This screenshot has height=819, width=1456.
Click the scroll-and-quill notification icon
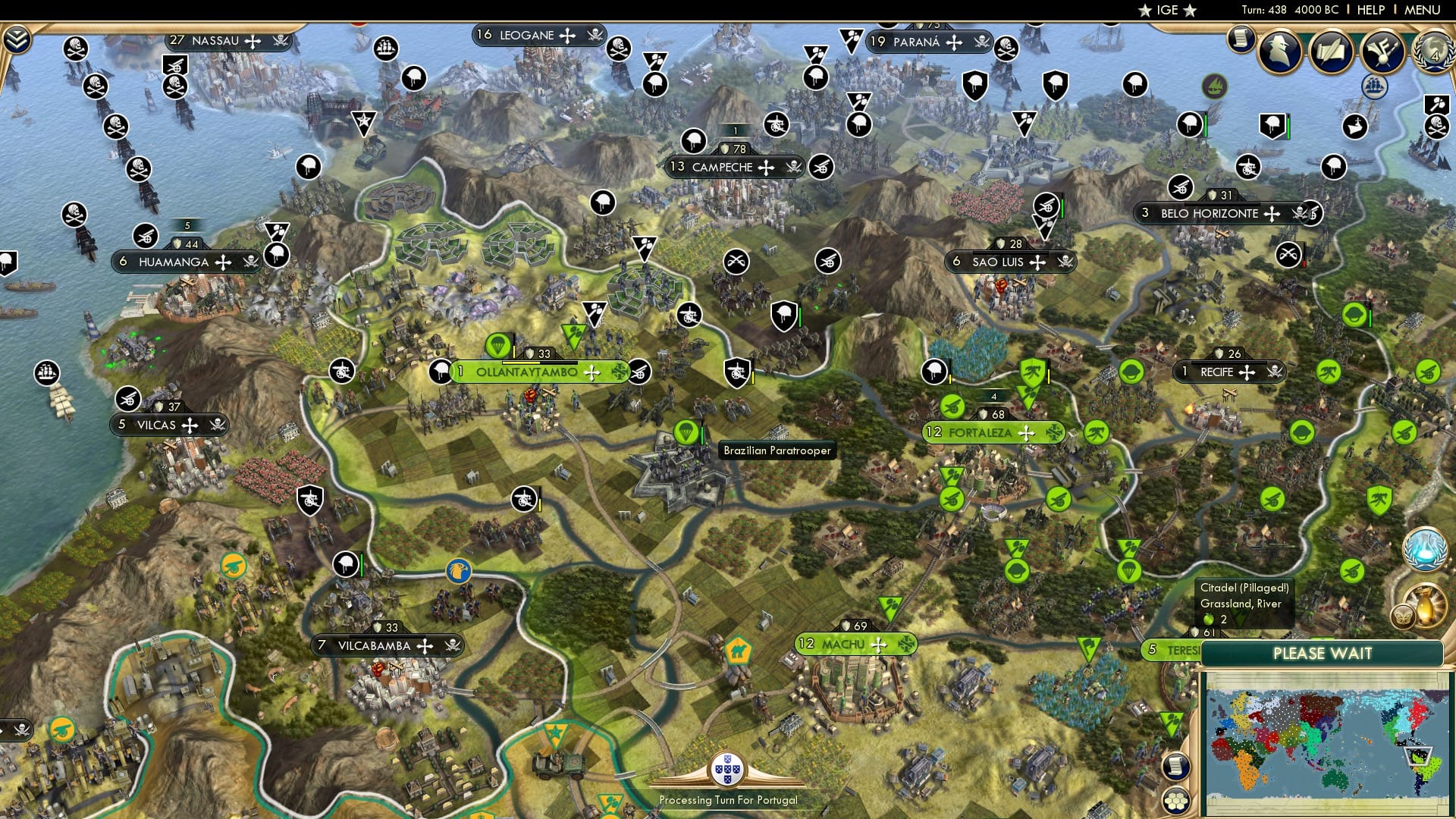coord(1331,52)
